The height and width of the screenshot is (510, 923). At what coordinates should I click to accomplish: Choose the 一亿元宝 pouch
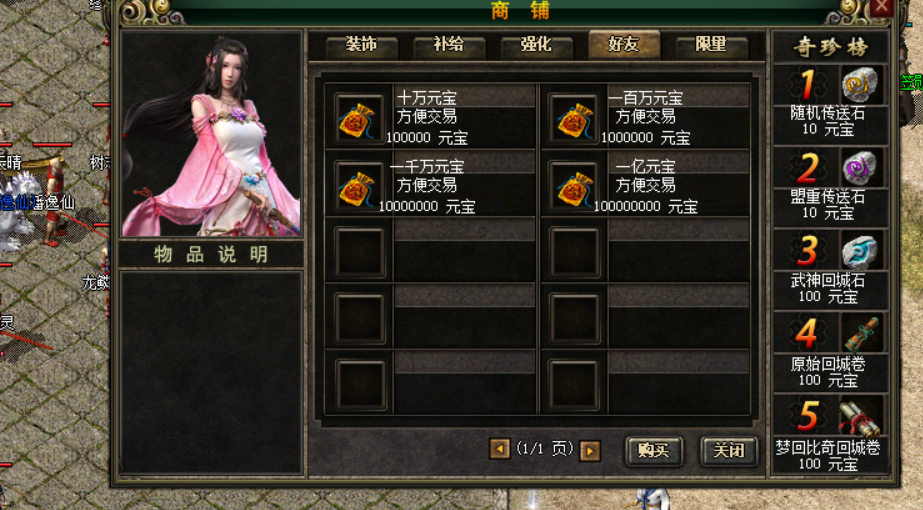[574, 186]
